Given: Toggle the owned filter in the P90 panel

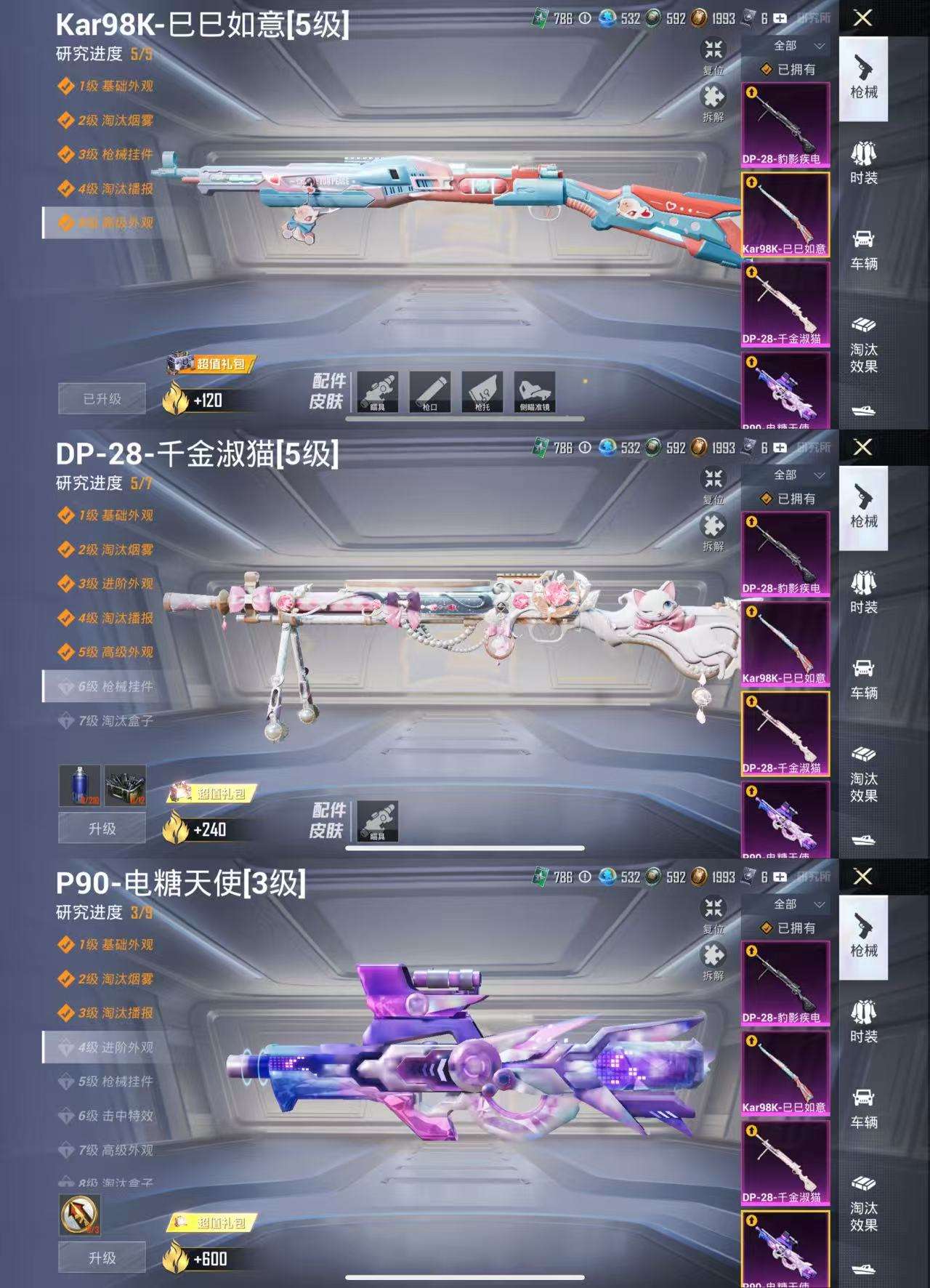Looking at the screenshot, I should [x=789, y=926].
